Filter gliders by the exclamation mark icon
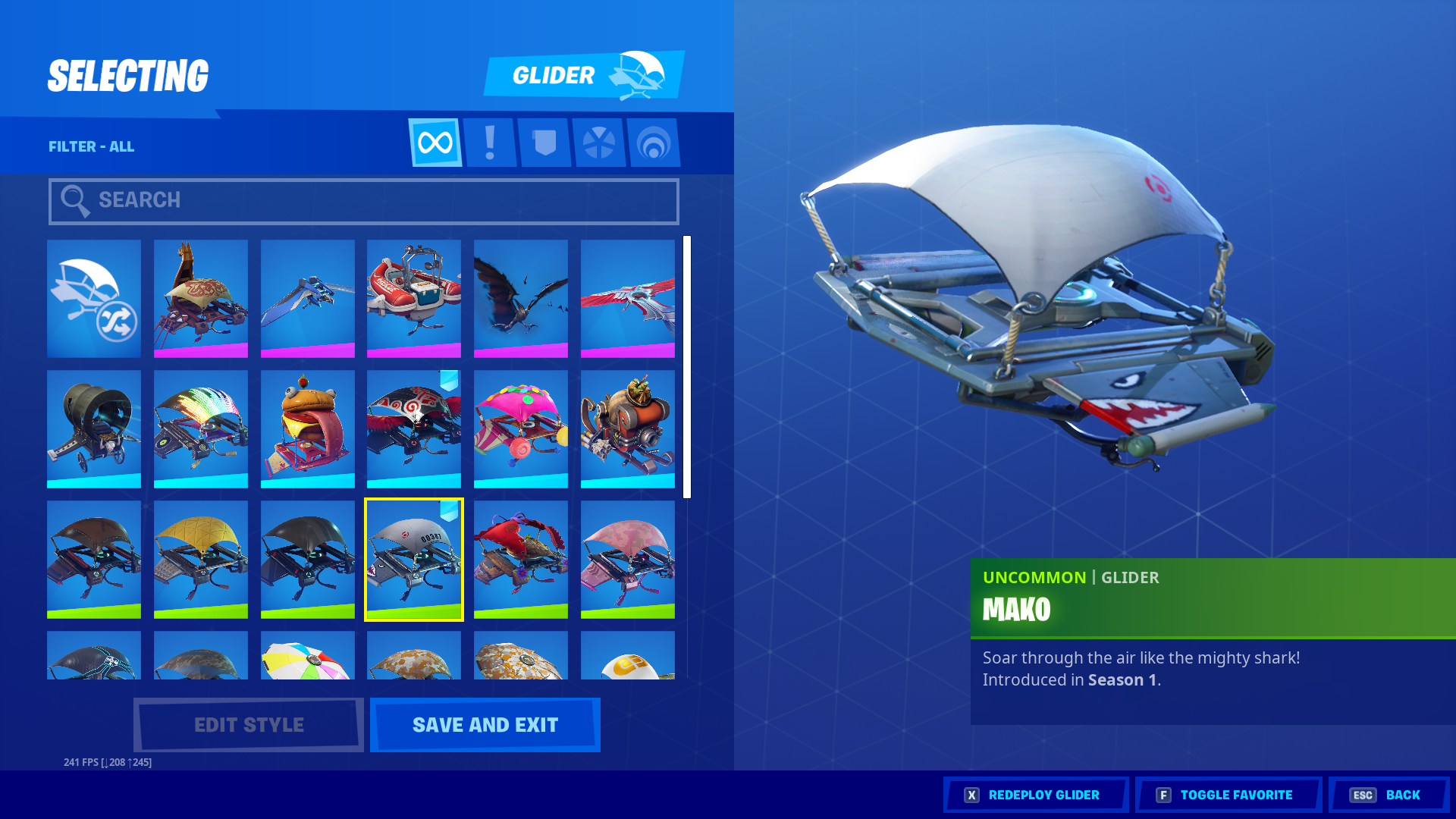The height and width of the screenshot is (819, 1456). pyautogui.click(x=489, y=142)
